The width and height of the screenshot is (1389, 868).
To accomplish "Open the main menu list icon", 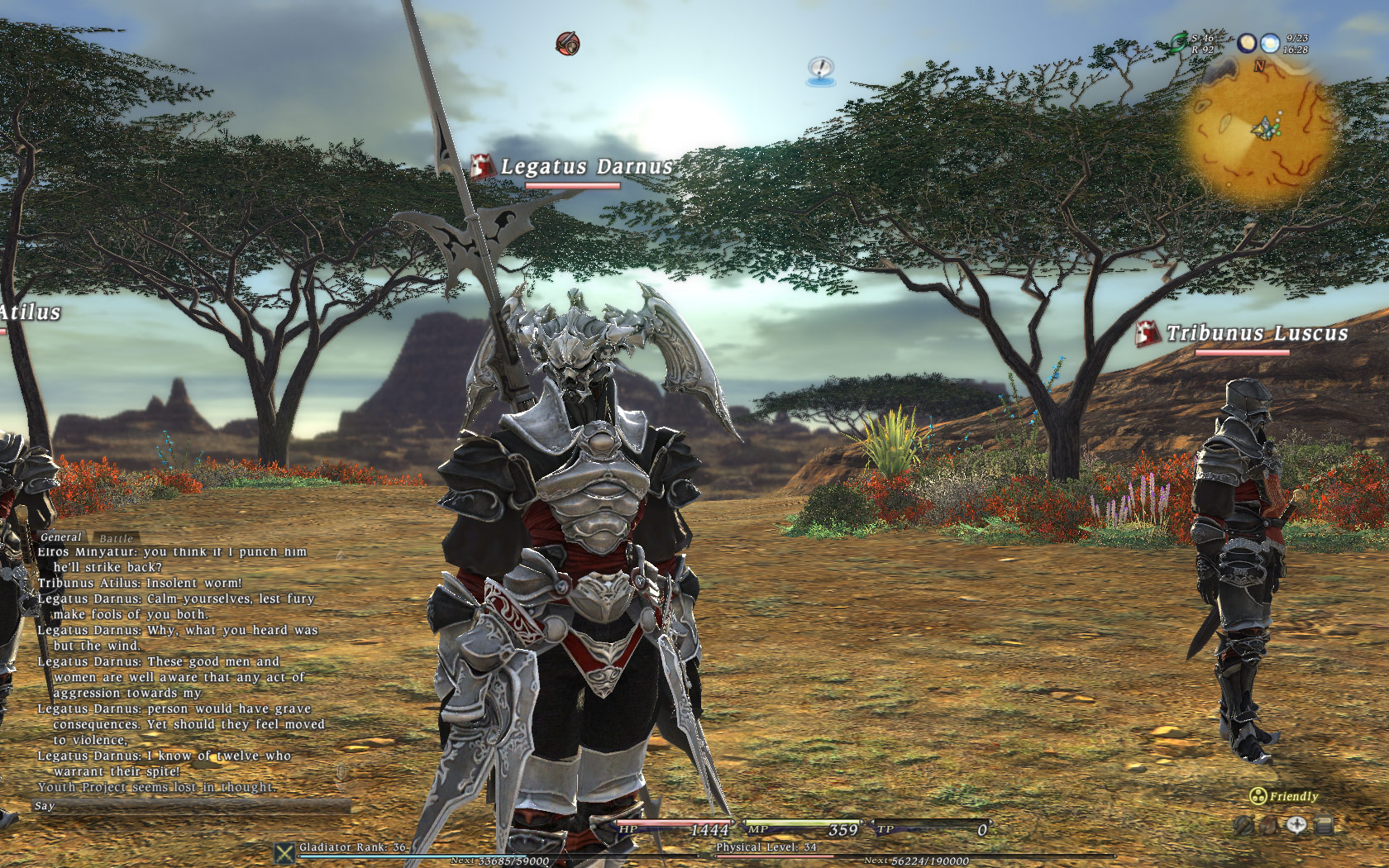I will tap(1324, 825).
